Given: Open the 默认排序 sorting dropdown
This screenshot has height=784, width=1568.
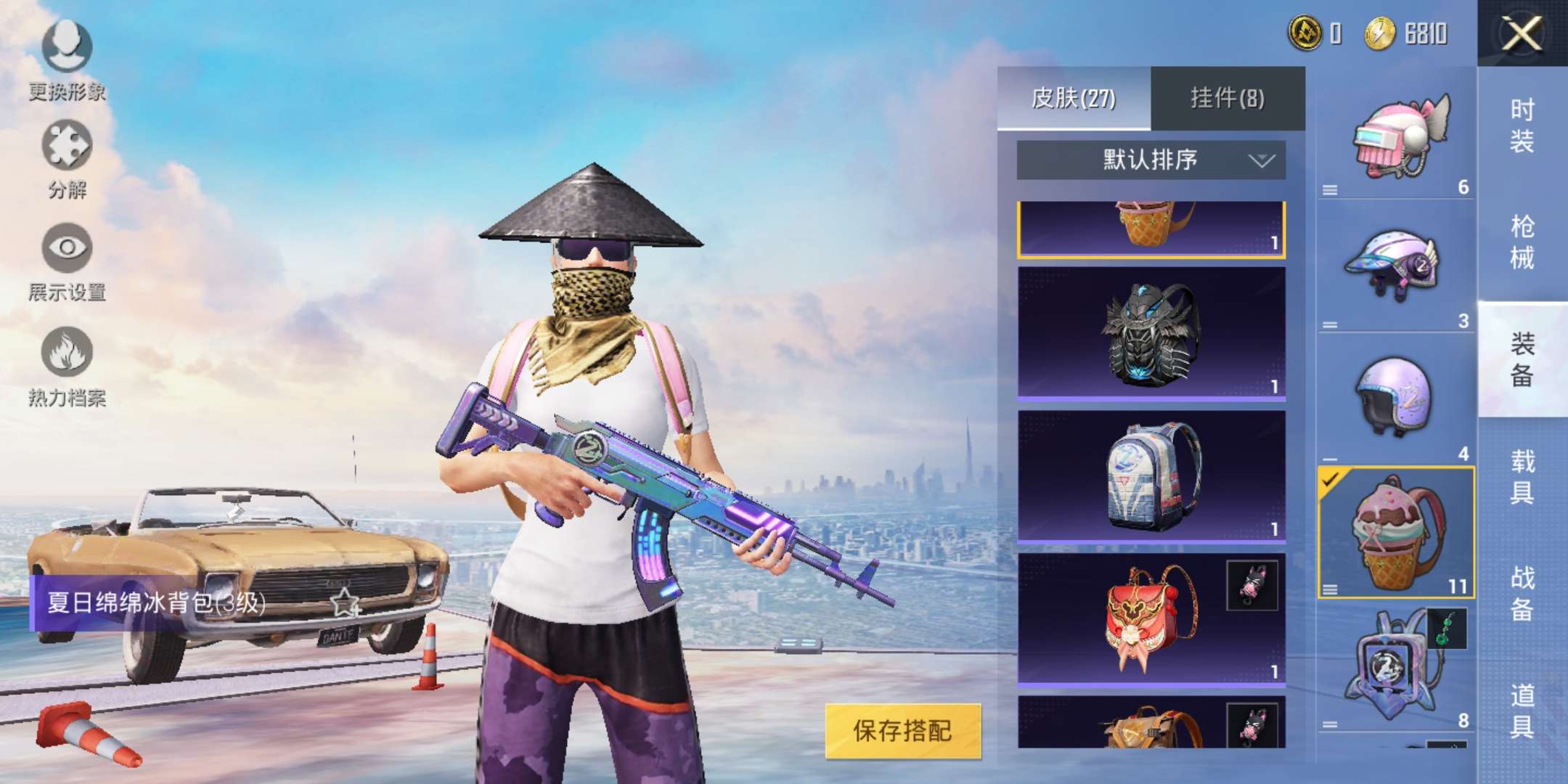Looking at the screenshot, I should (x=1151, y=158).
